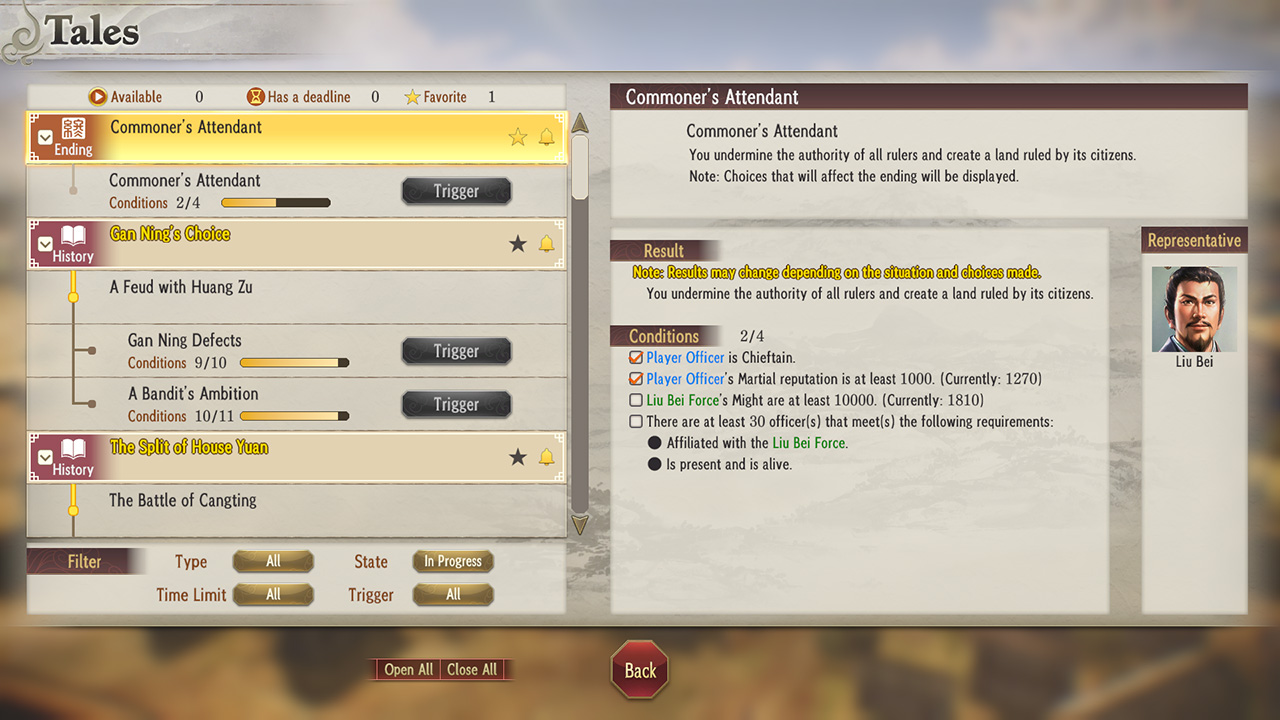Change the State filter from In Progress
This screenshot has width=1280, height=720.
[x=452, y=561]
